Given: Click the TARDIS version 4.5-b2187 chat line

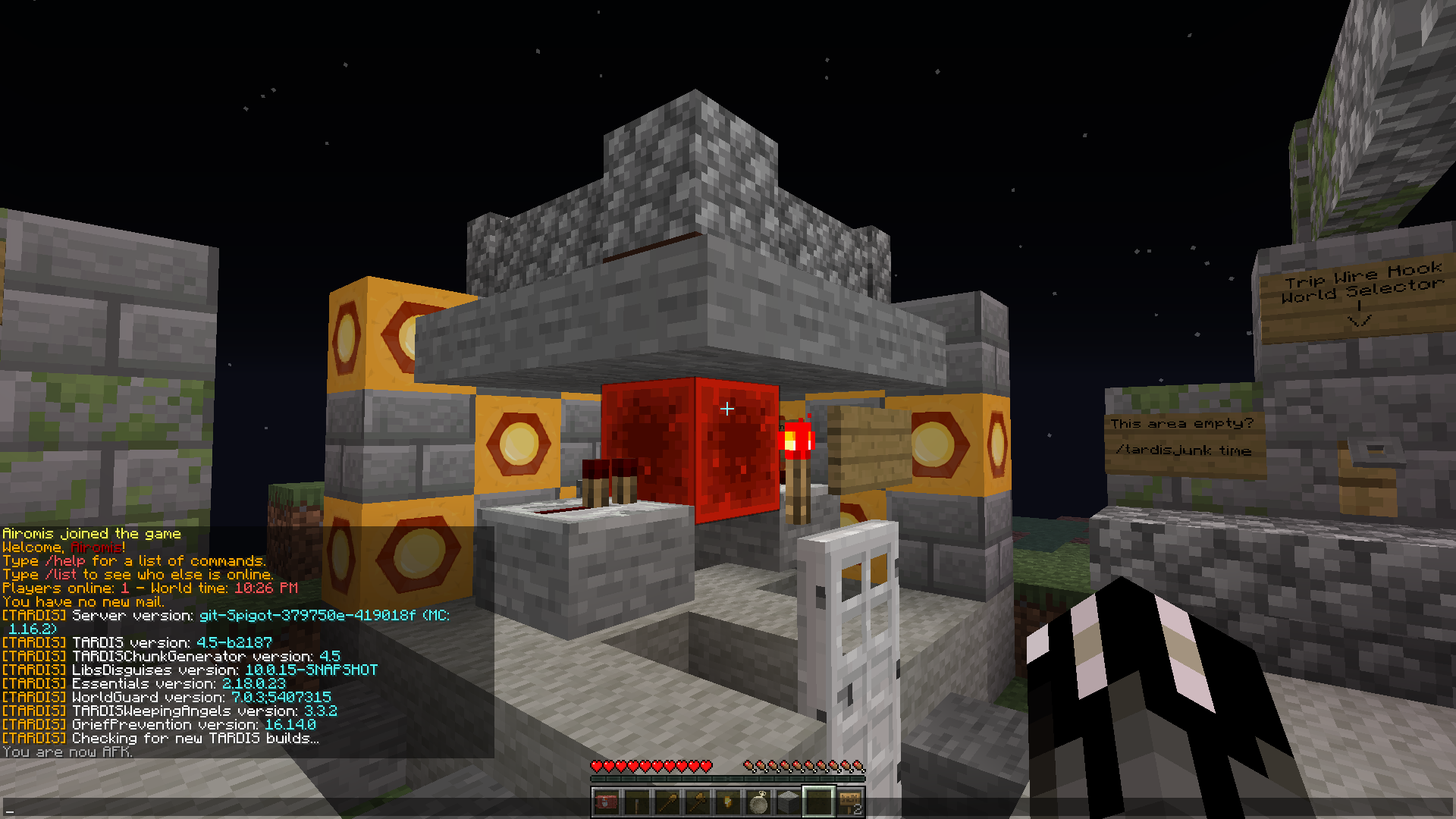Looking at the screenshot, I should click(136, 642).
